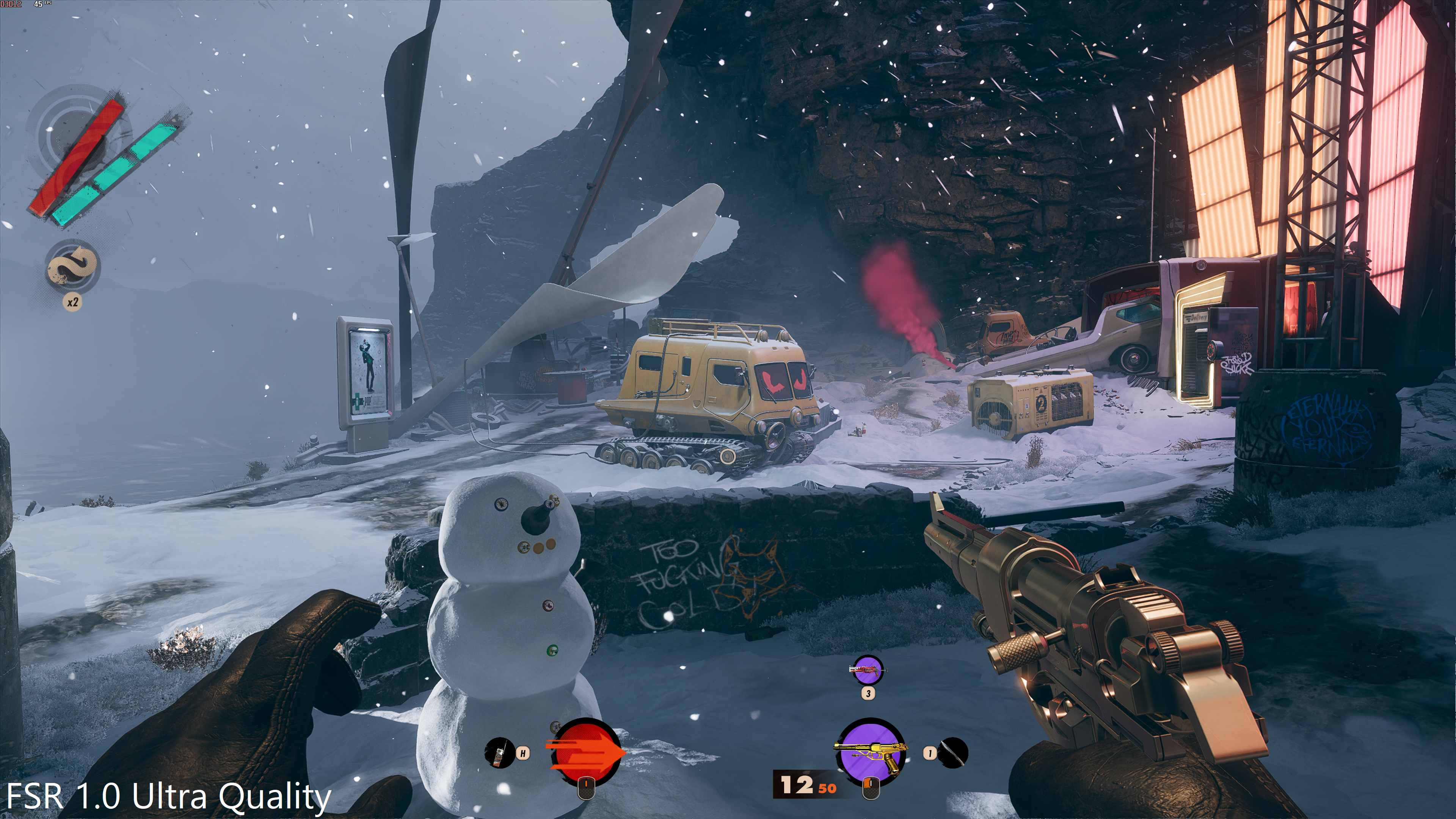The width and height of the screenshot is (1456, 819).
Task: Switch to the small red rifle weapon icon
Action: [868, 670]
